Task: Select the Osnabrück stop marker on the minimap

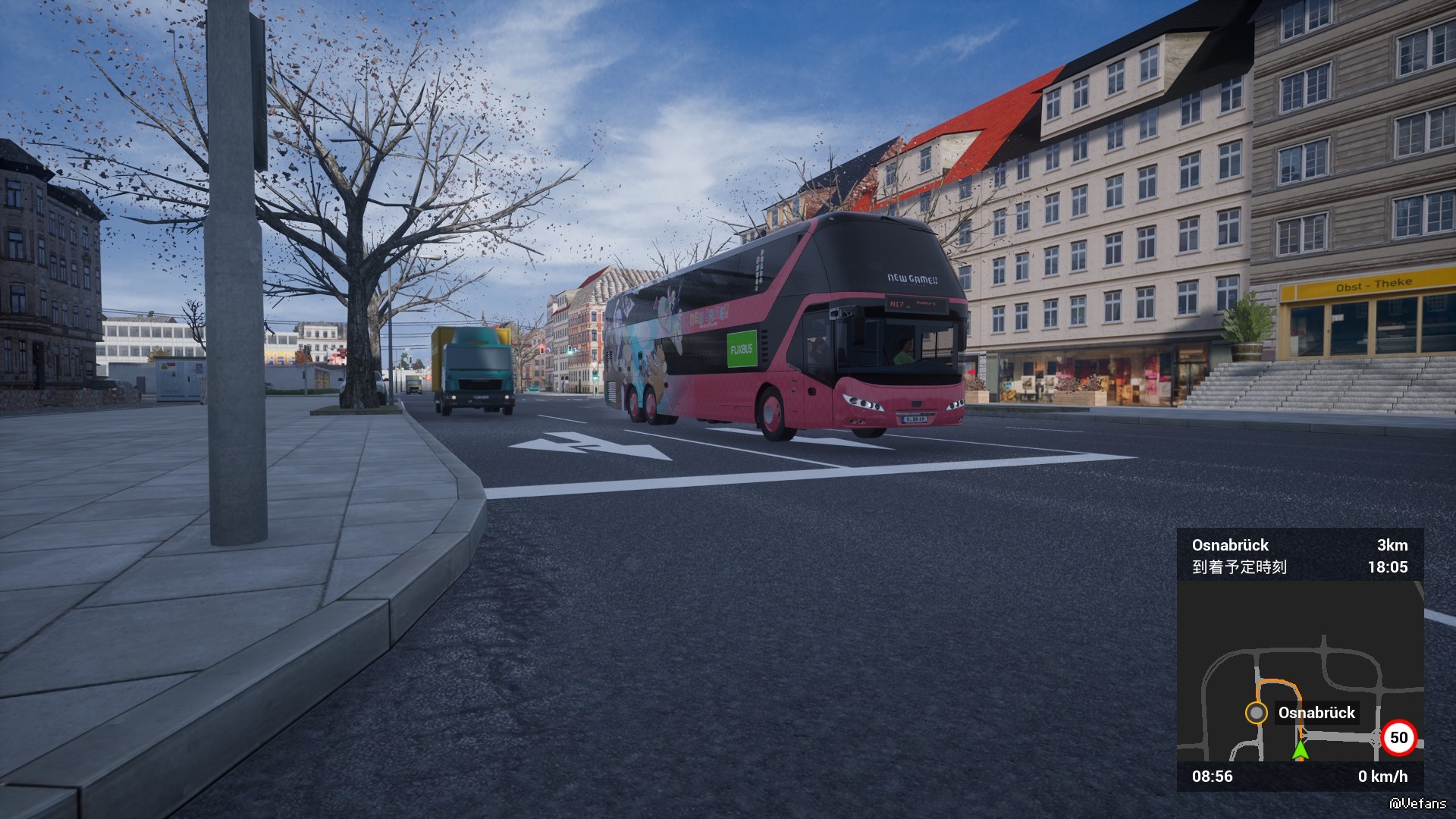Action: [x=1257, y=713]
